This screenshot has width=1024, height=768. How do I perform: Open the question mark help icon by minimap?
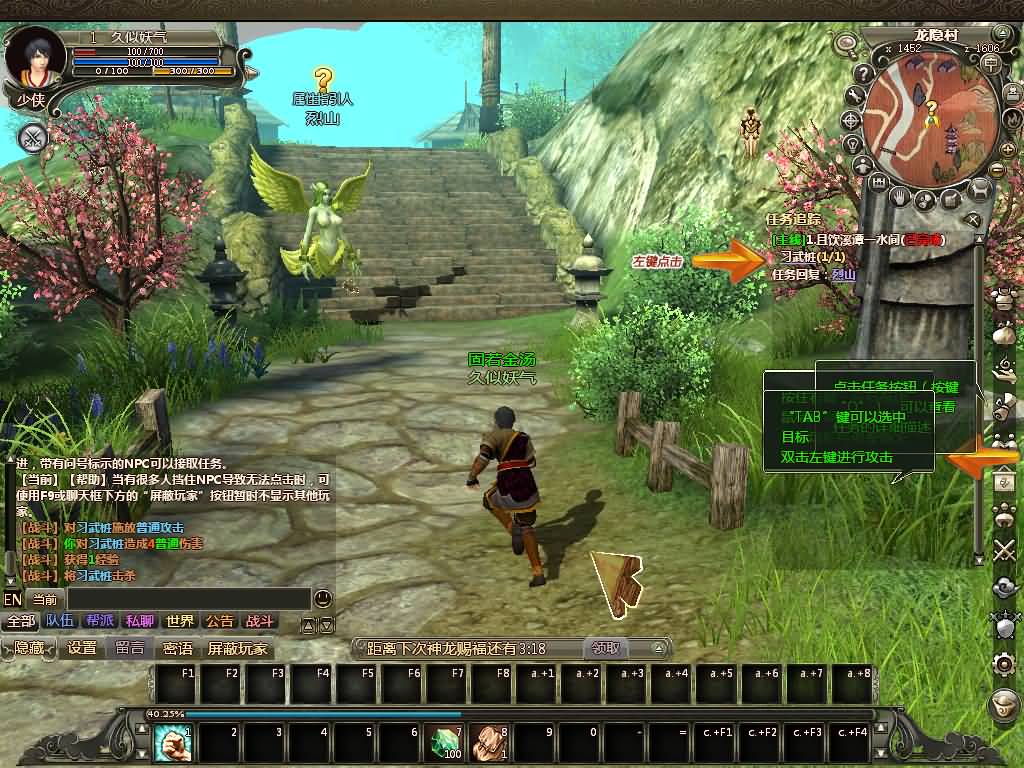[x=862, y=73]
